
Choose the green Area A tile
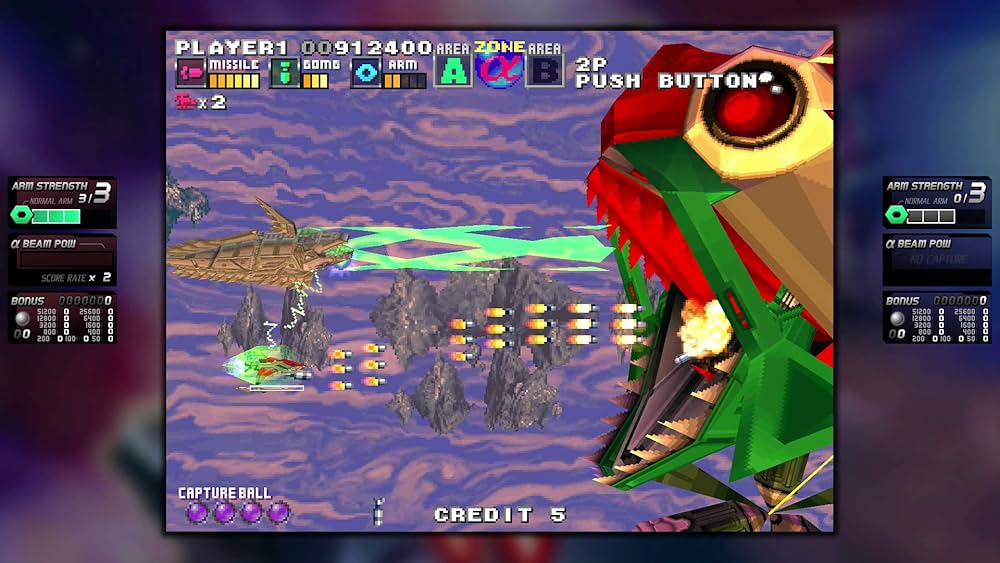pos(453,71)
